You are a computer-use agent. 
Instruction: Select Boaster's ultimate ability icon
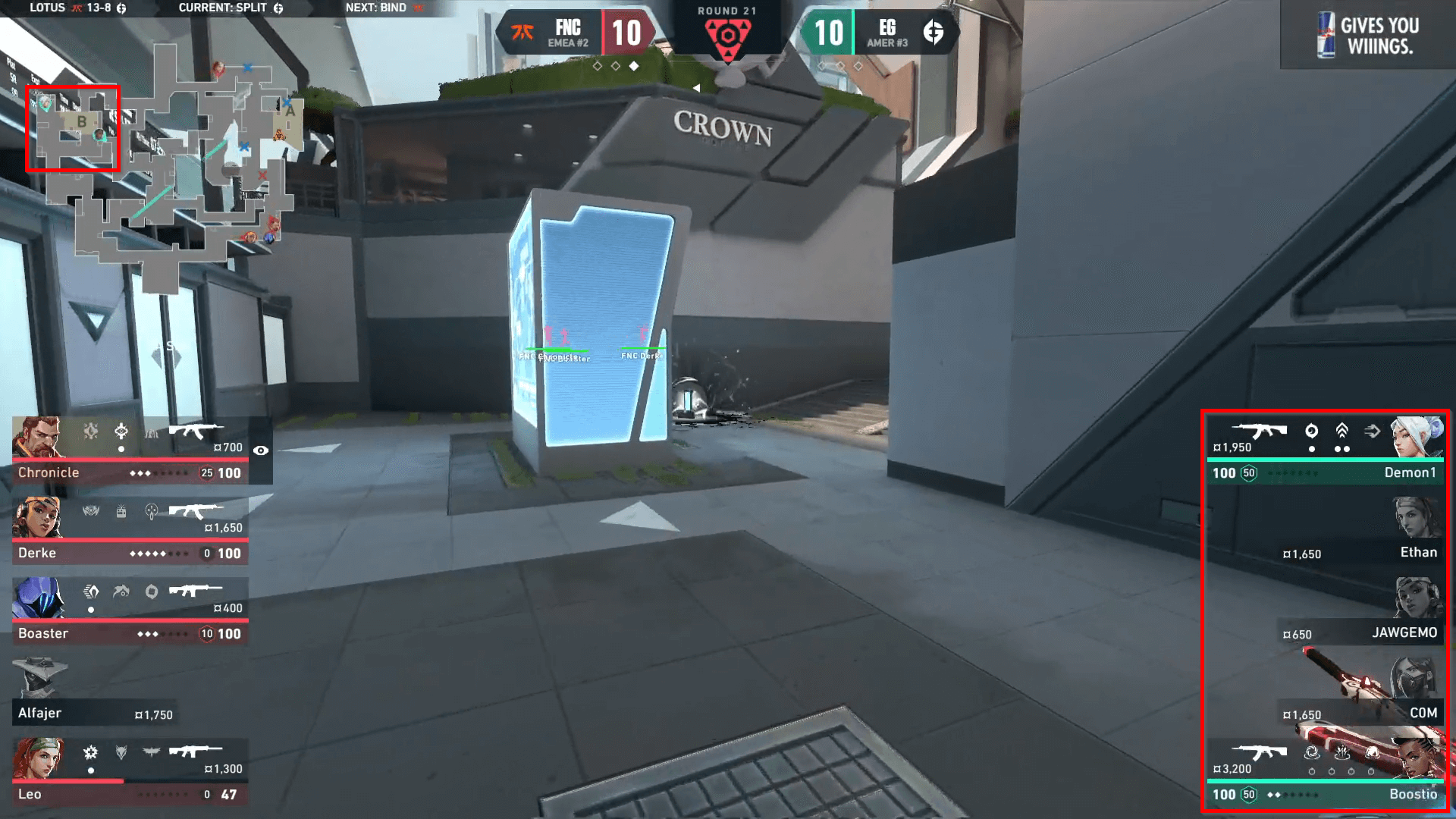(92, 591)
